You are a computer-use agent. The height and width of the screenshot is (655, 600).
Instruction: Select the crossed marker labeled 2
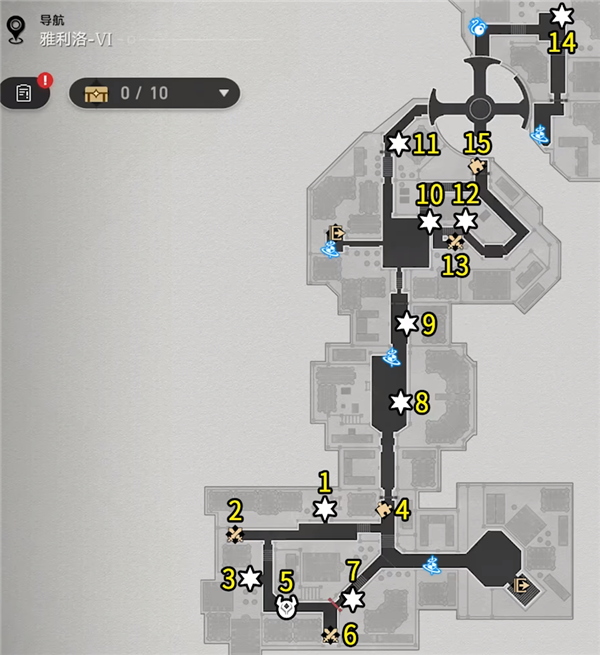(x=235, y=535)
